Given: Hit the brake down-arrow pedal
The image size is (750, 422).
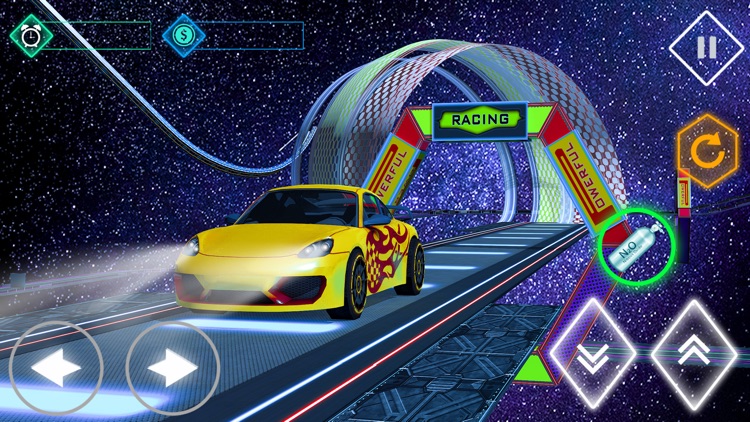Looking at the screenshot, I should 592,354.
